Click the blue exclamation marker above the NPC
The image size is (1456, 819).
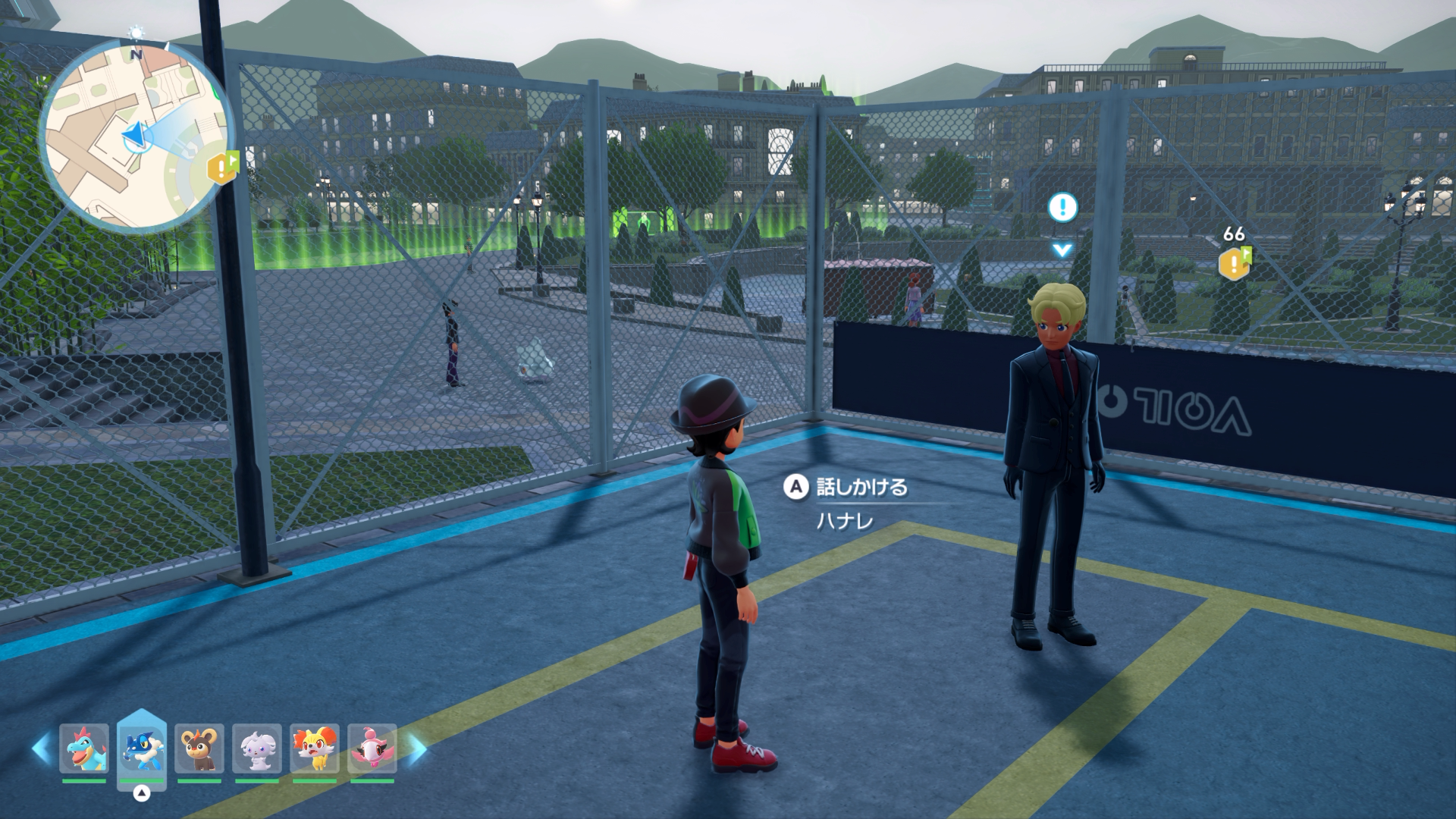click(1062, 206)
